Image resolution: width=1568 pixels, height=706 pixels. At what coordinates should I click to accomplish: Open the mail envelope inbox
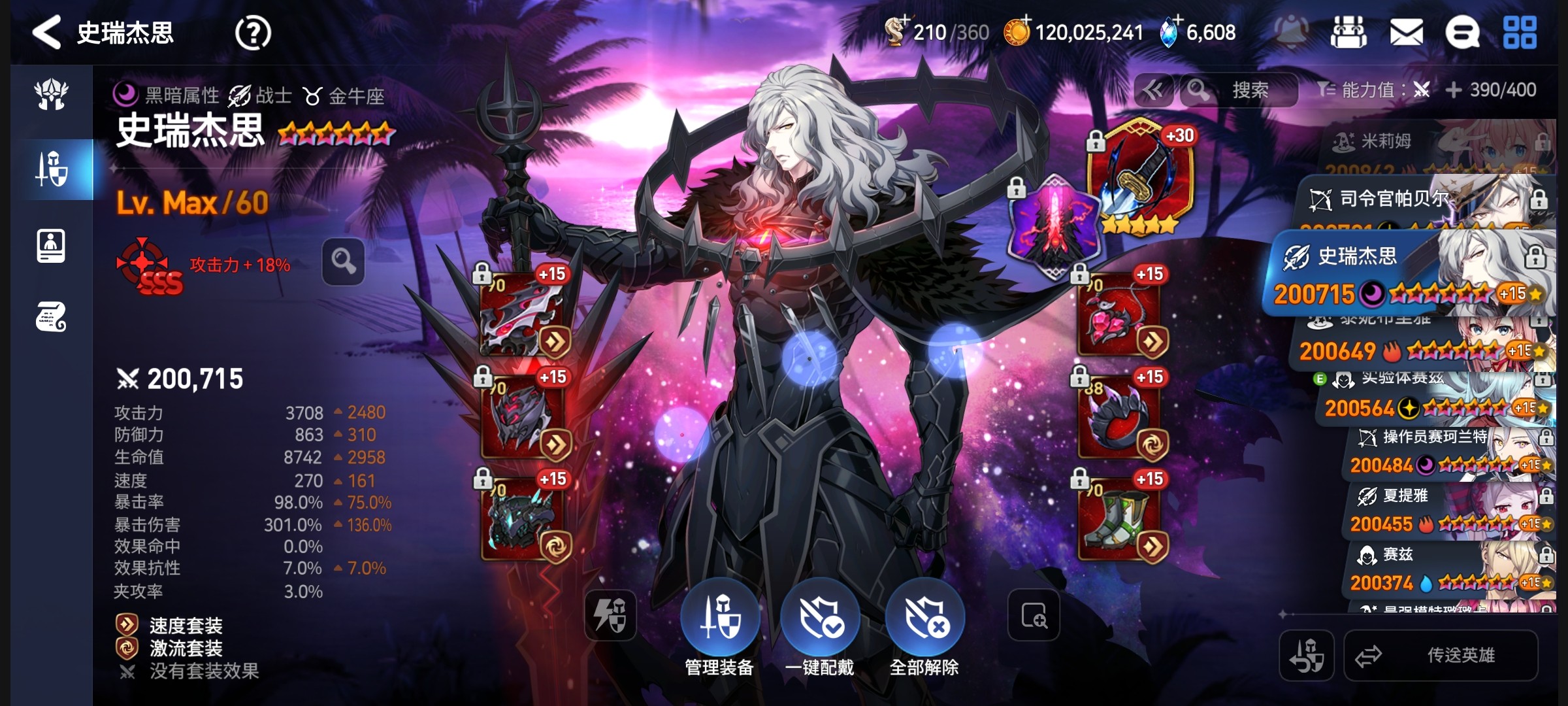tap(1406, 33)
